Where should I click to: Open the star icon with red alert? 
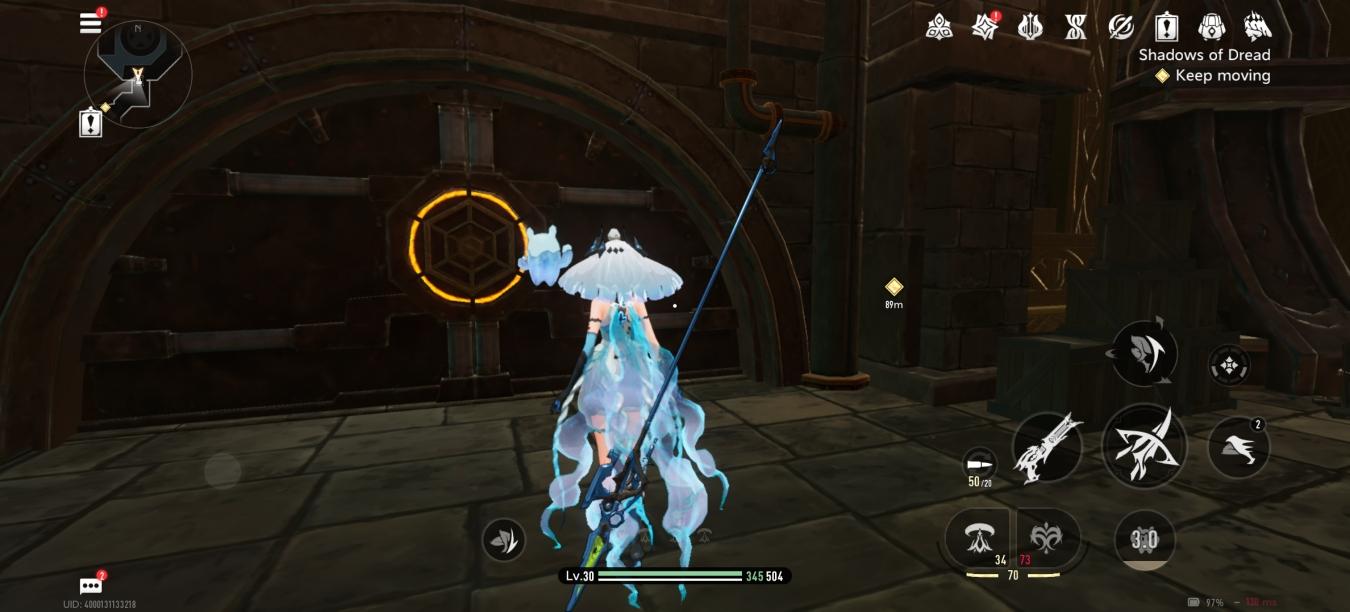pyautogui.click(x=985, y=27)
